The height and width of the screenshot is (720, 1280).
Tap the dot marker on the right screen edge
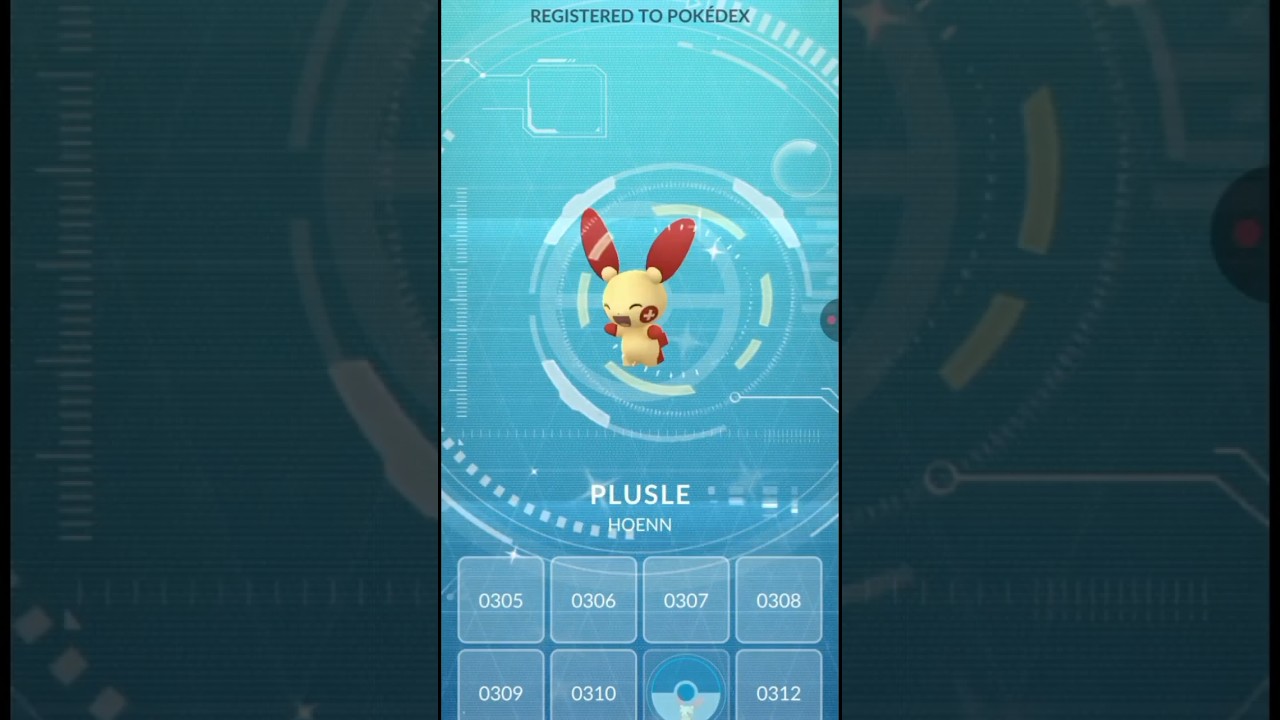coord(831,320)
